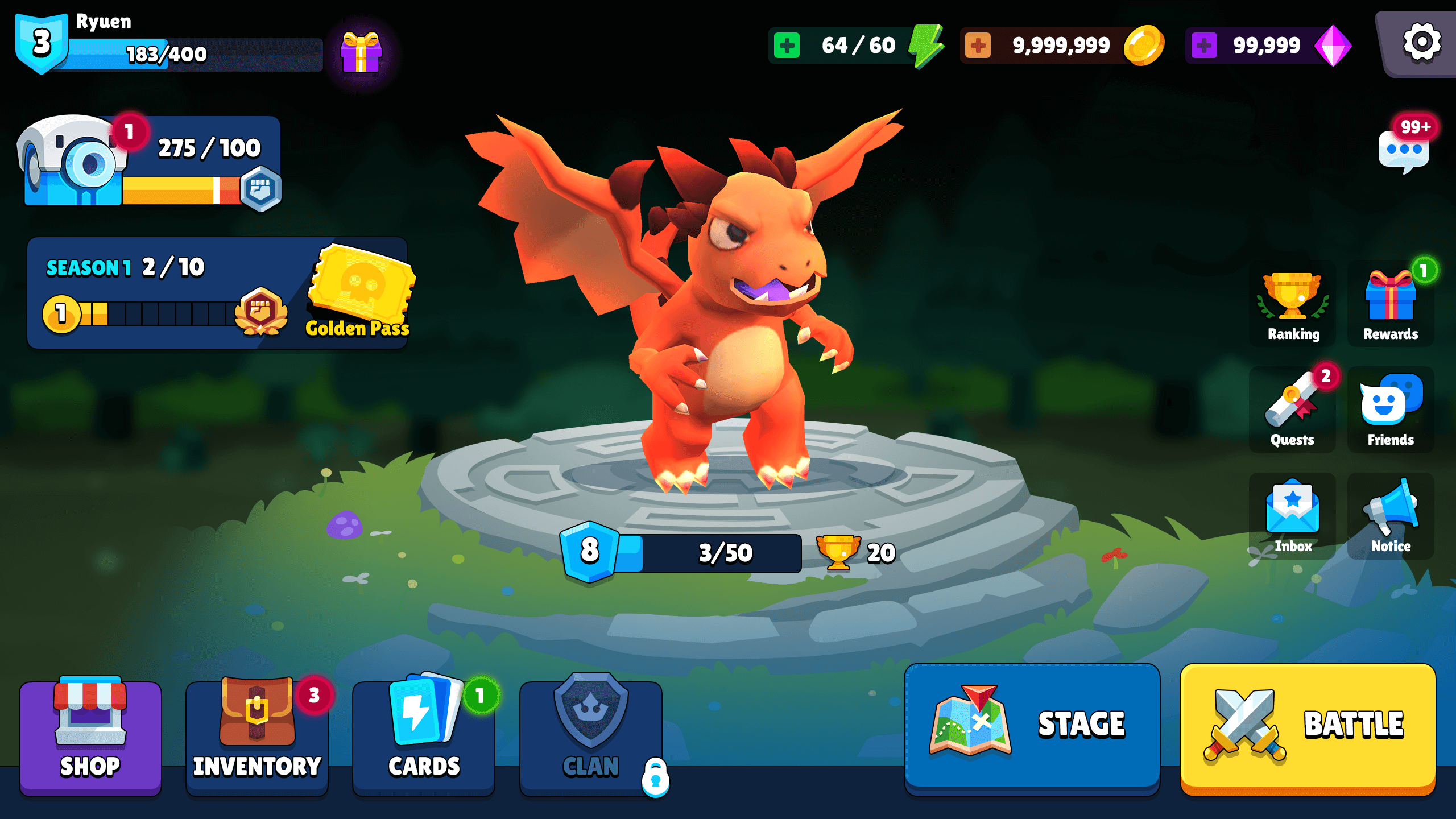
Task: Open the Settings gear
Action: coord(1421,42)
